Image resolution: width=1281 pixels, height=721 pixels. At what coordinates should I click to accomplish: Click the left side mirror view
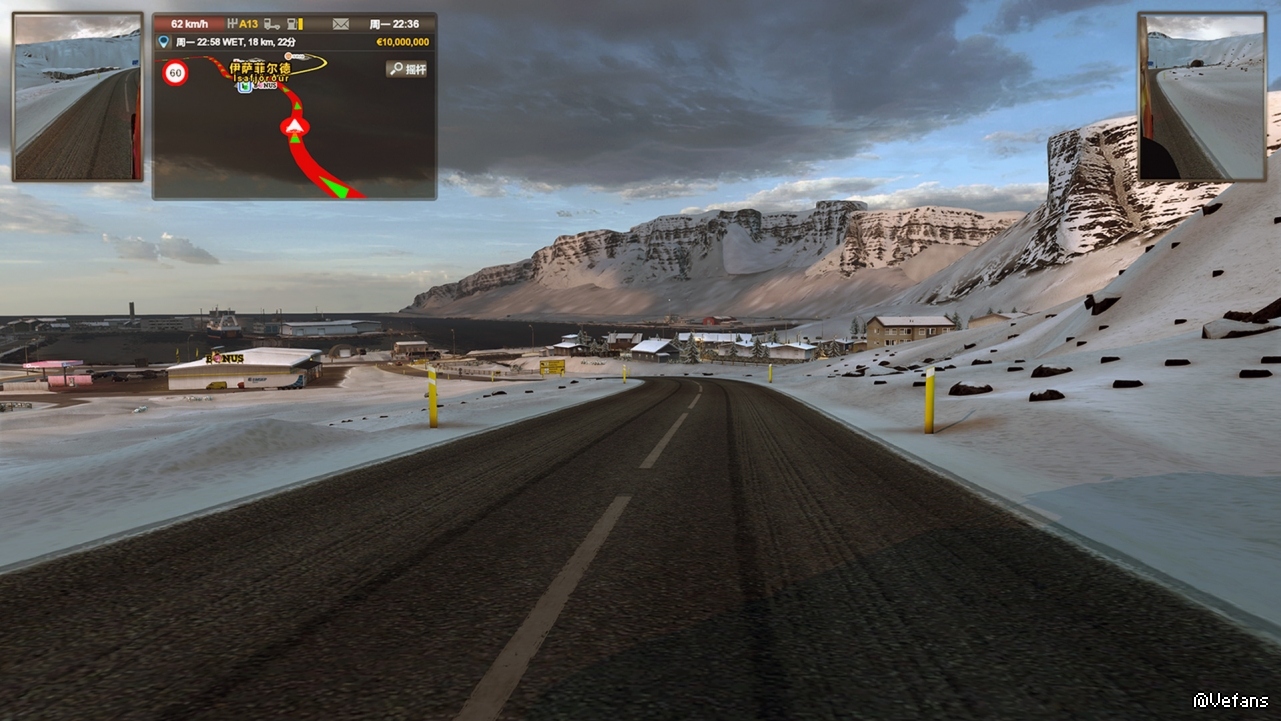77,97
